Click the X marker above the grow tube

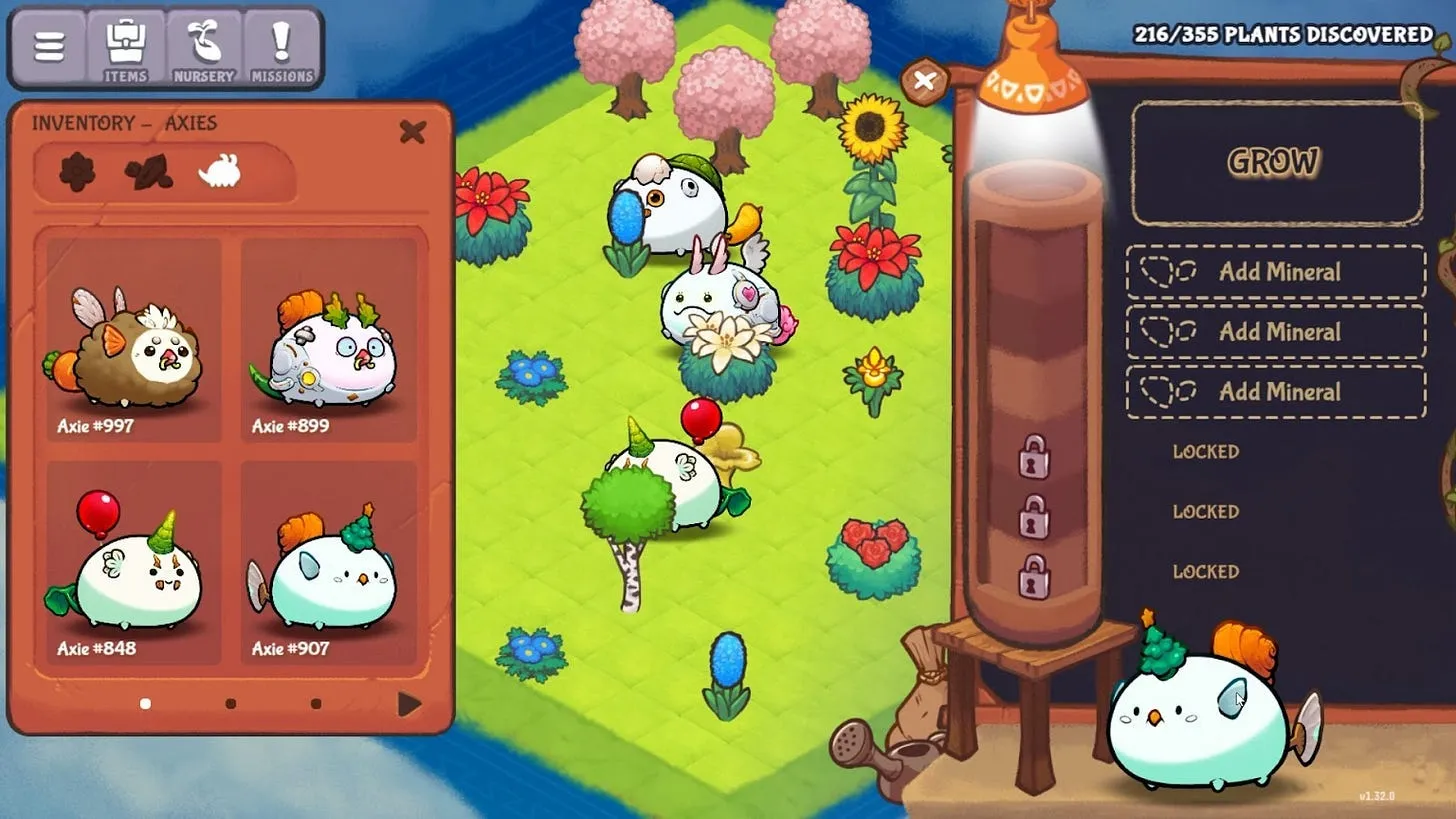pyautogui.click(x=923, y=83)
